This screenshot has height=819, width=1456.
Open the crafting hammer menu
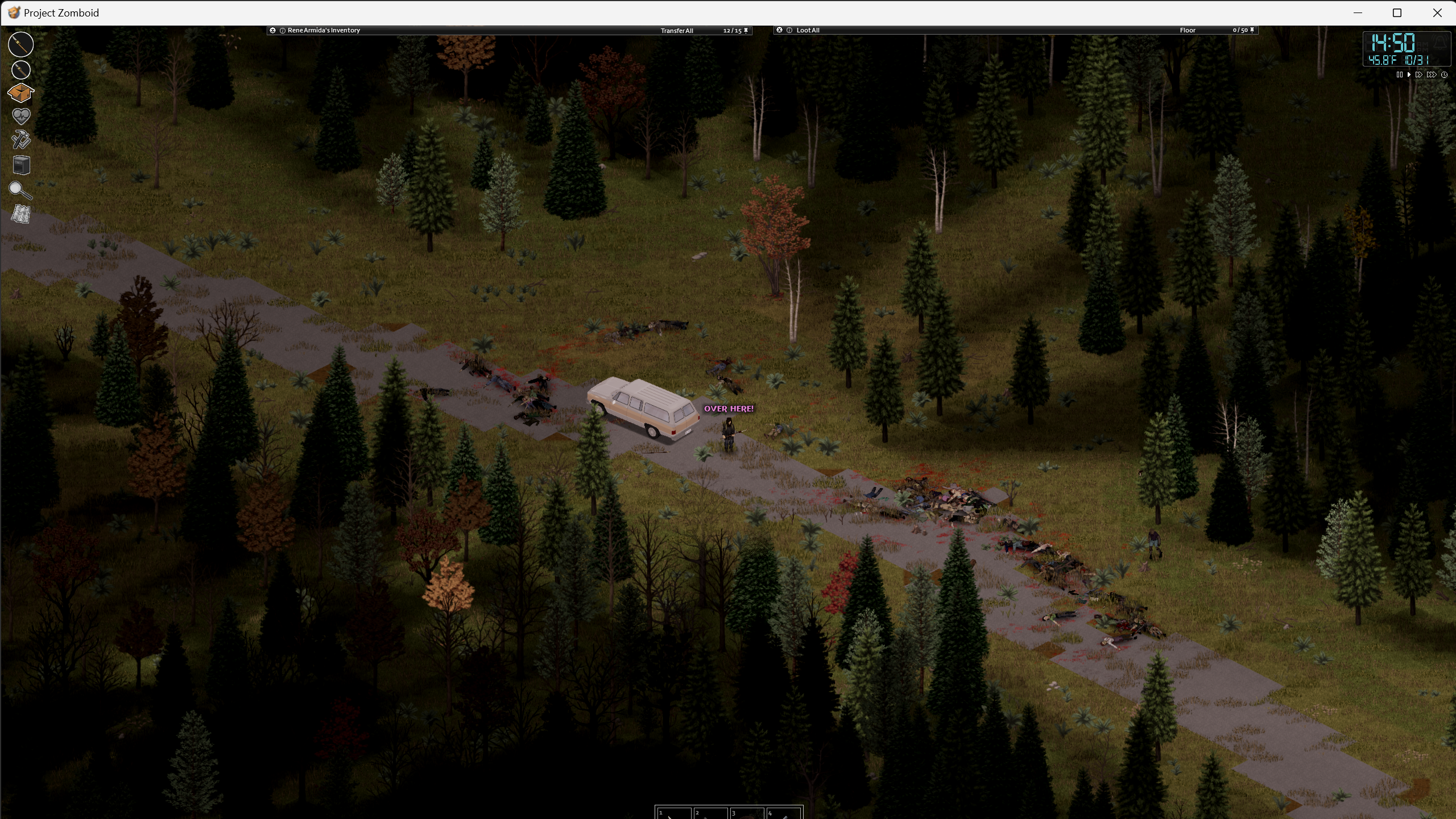coord(21,140)
